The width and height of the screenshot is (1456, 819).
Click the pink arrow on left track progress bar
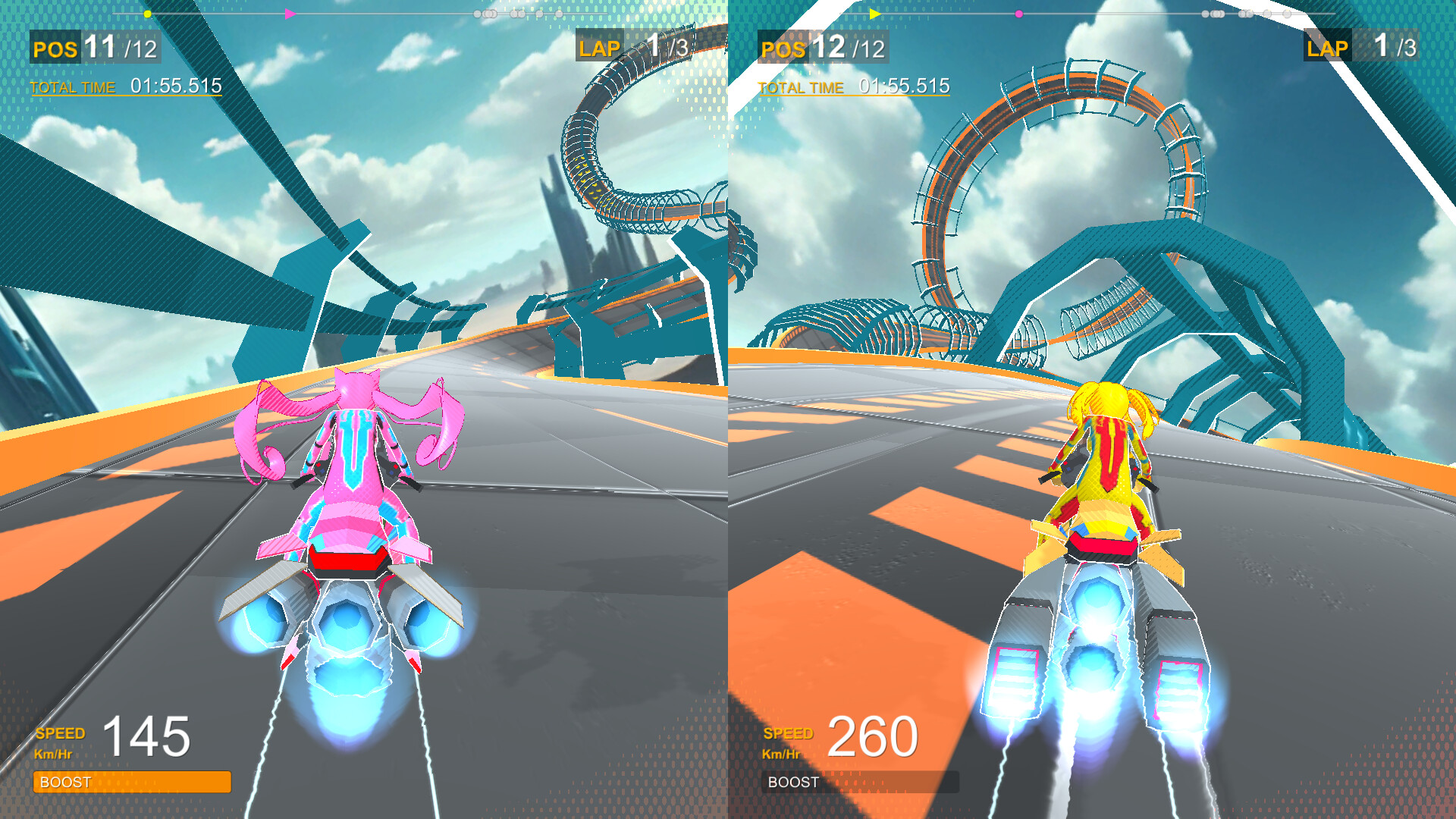click(289, 13)
